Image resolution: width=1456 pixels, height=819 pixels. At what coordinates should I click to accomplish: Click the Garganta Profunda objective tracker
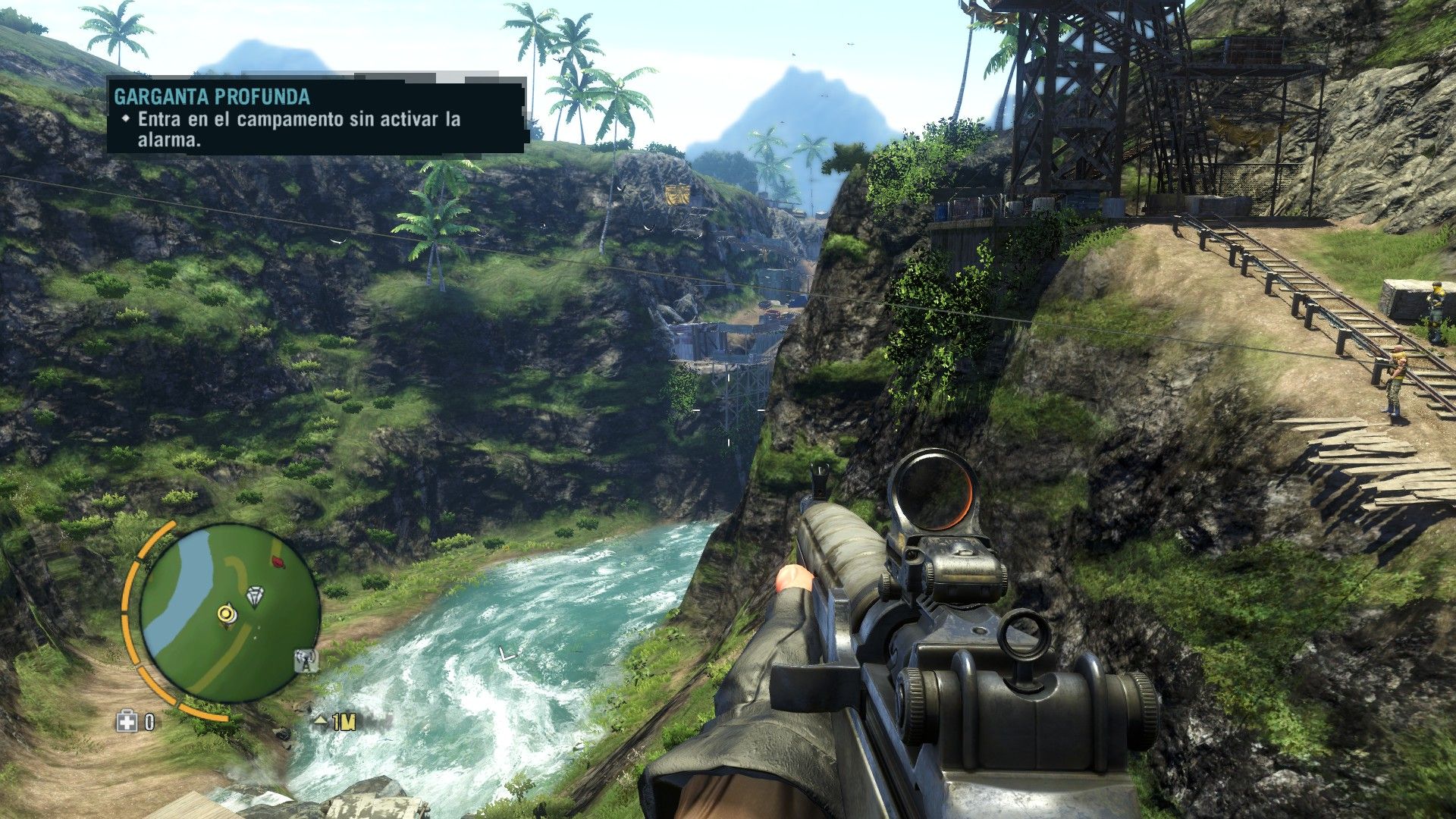316,116
